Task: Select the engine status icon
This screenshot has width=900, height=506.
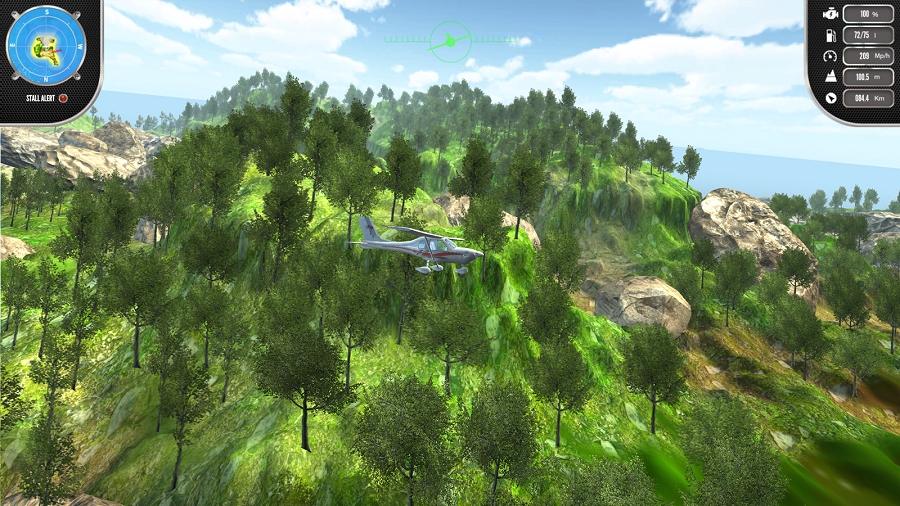Action: point(829,14)
